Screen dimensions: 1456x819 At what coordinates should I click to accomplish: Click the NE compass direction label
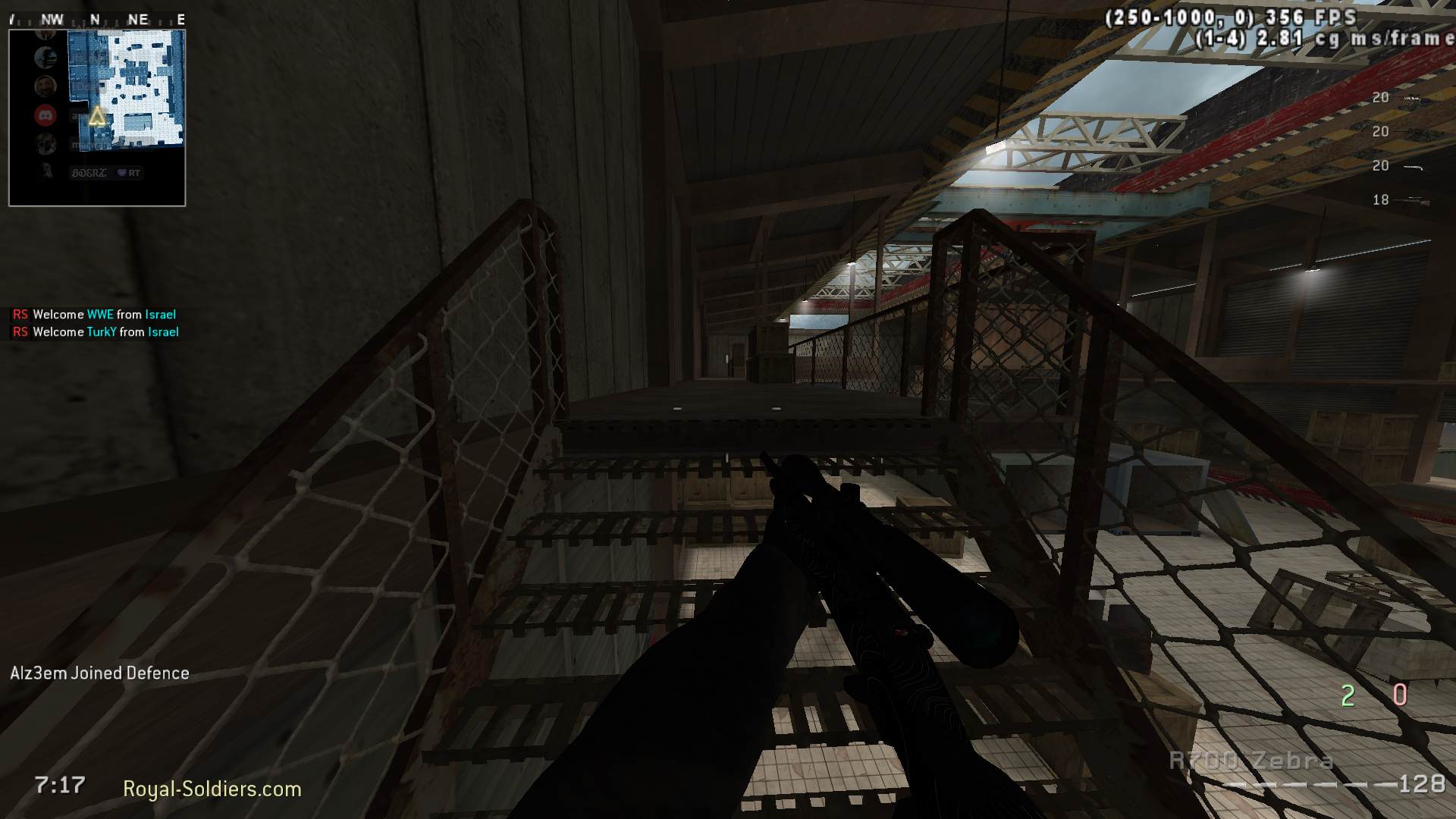point(139,20)
